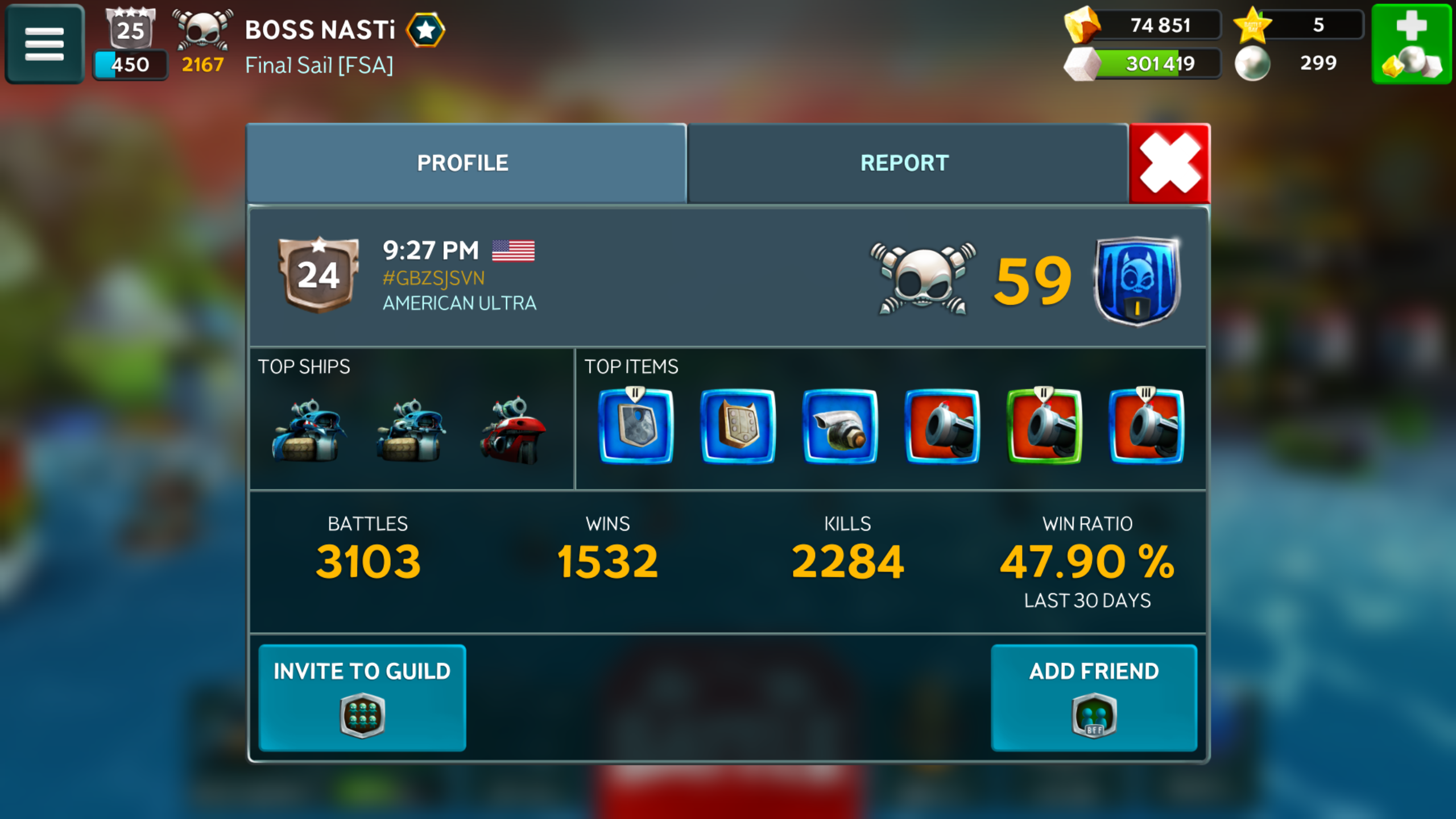Viewport: 1456px width, 819px height.
Task: Open the hamburger main menu
Action: 44,44
